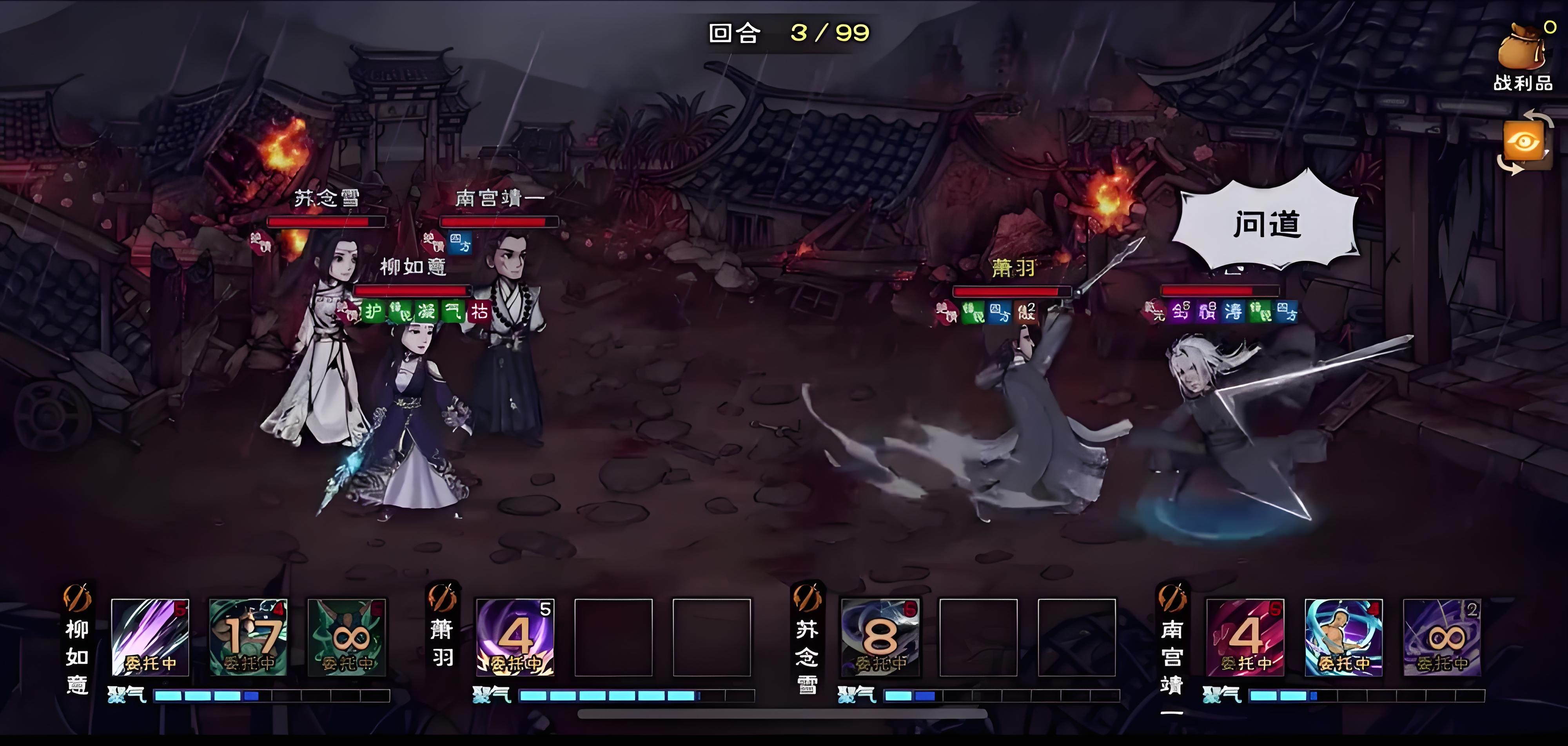Activate 萧羽's purple vortex skill card
The width and height of the screenshot is (1568, 746).
pyautogui.click(x=515, y=637)
